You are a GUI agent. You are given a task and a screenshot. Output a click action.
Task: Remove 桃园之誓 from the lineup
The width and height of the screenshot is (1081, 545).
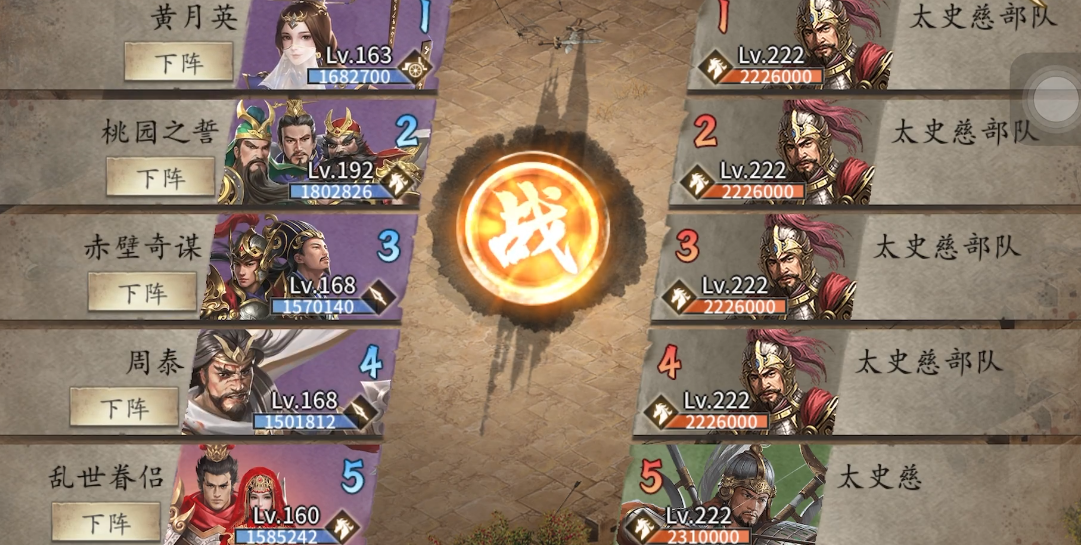161,178
